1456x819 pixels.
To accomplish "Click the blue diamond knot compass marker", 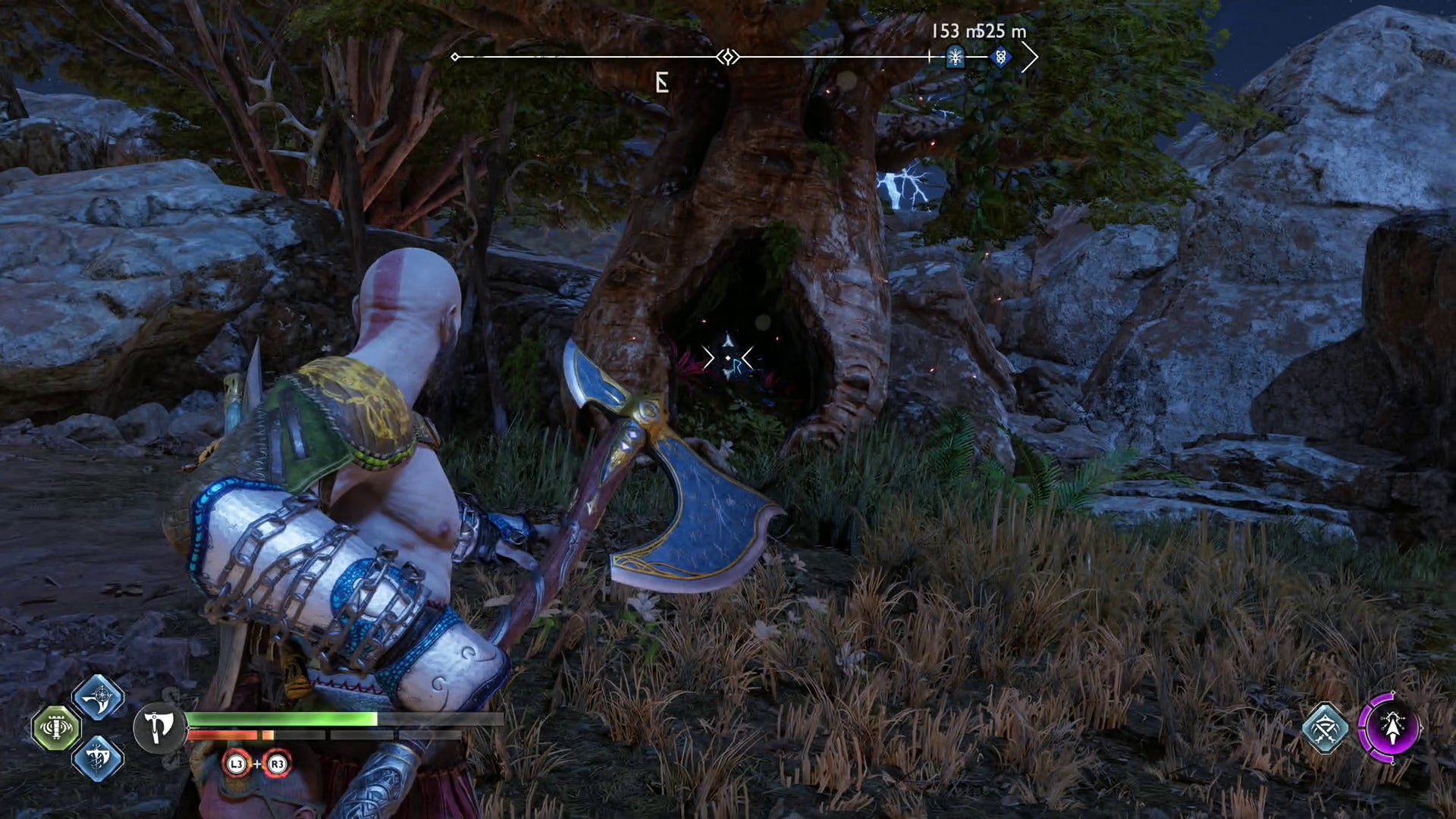I will pyautogui.click(x=1000, y=56).
